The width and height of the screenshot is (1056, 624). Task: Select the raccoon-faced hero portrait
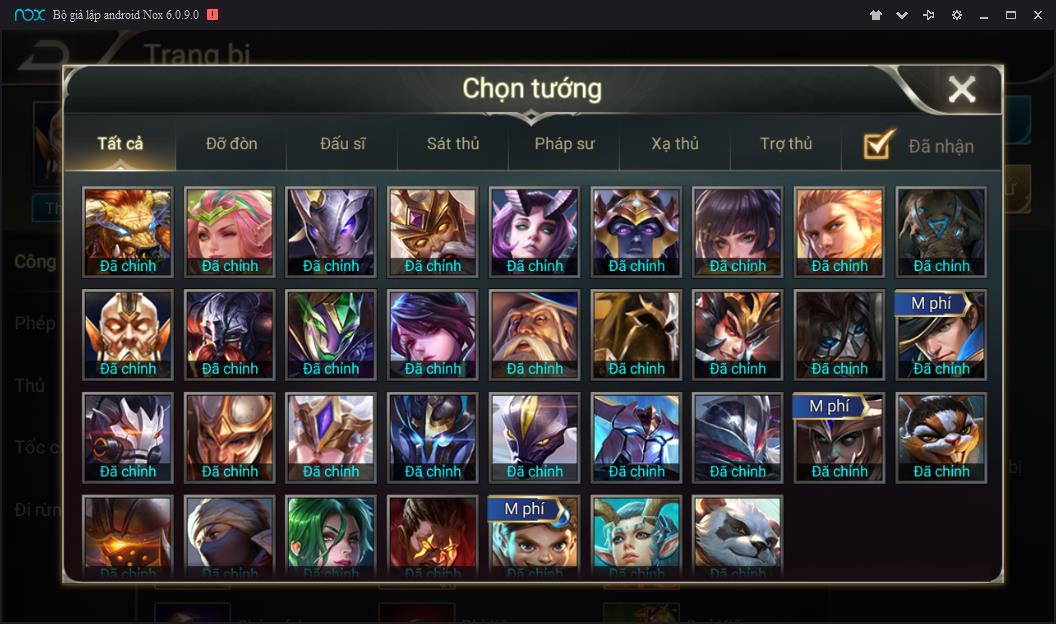point(941,437)
